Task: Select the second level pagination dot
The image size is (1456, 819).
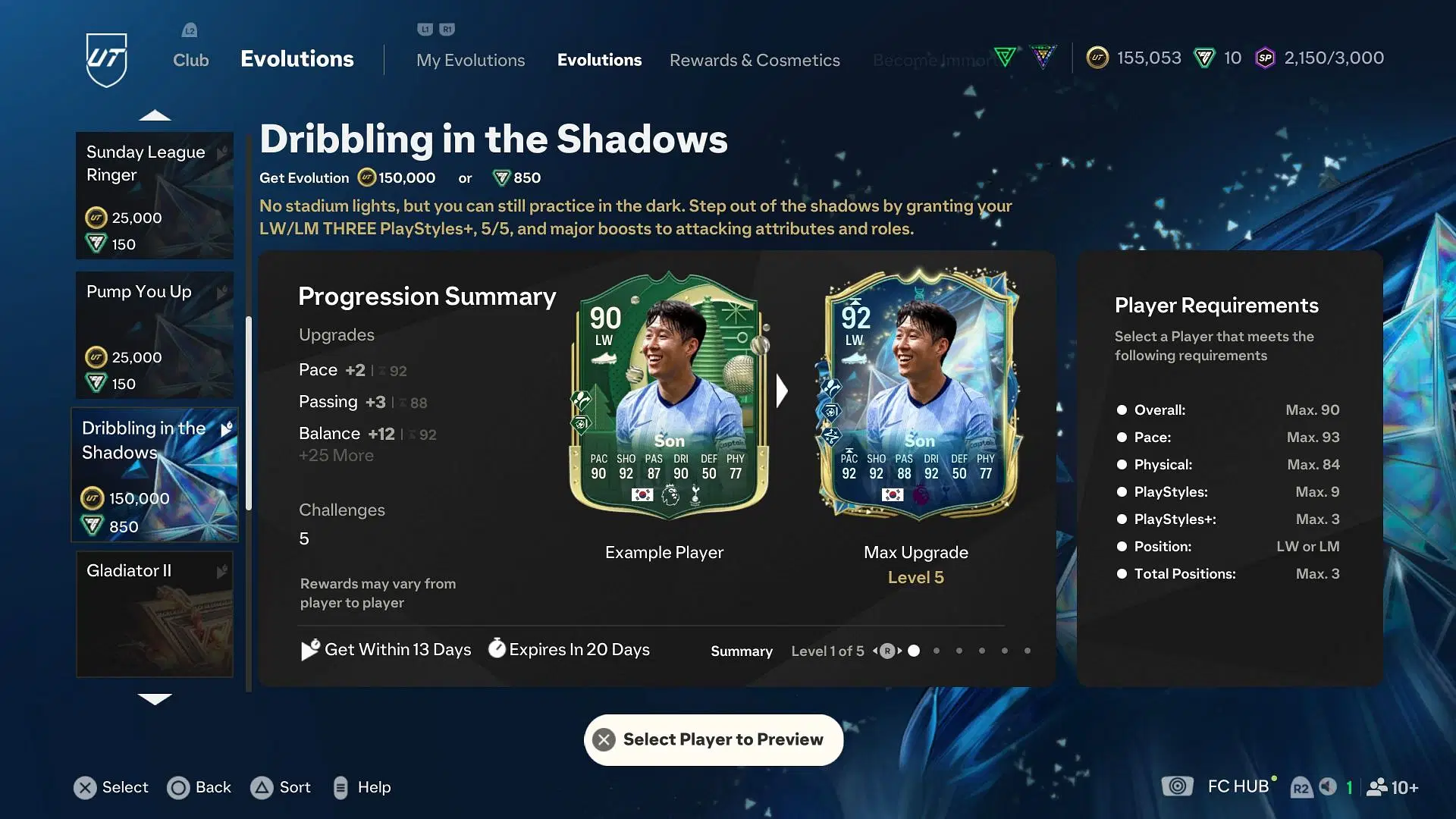Action: pos(937,651)
